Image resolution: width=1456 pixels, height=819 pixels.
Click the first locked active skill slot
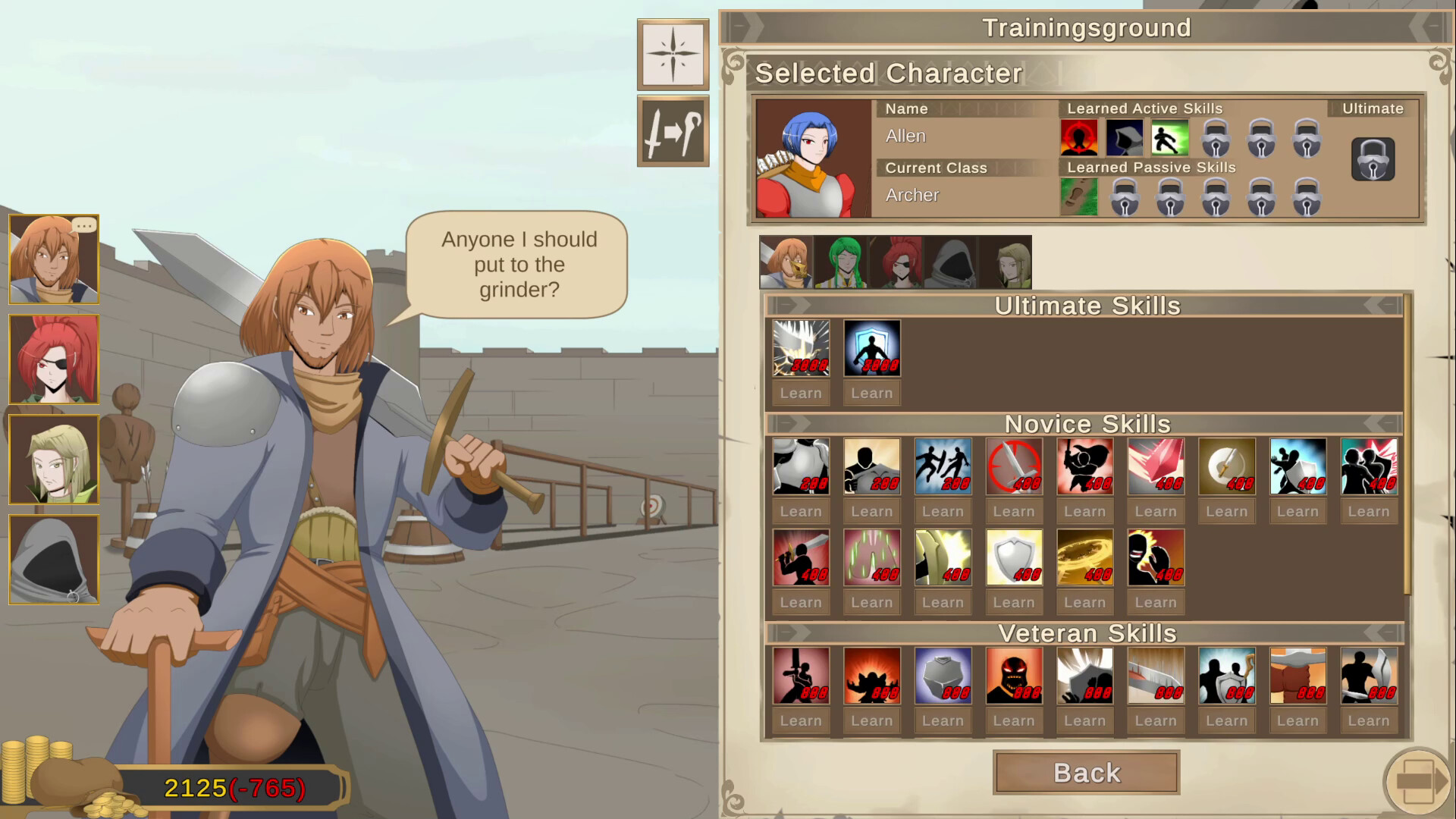point(1215,138)
